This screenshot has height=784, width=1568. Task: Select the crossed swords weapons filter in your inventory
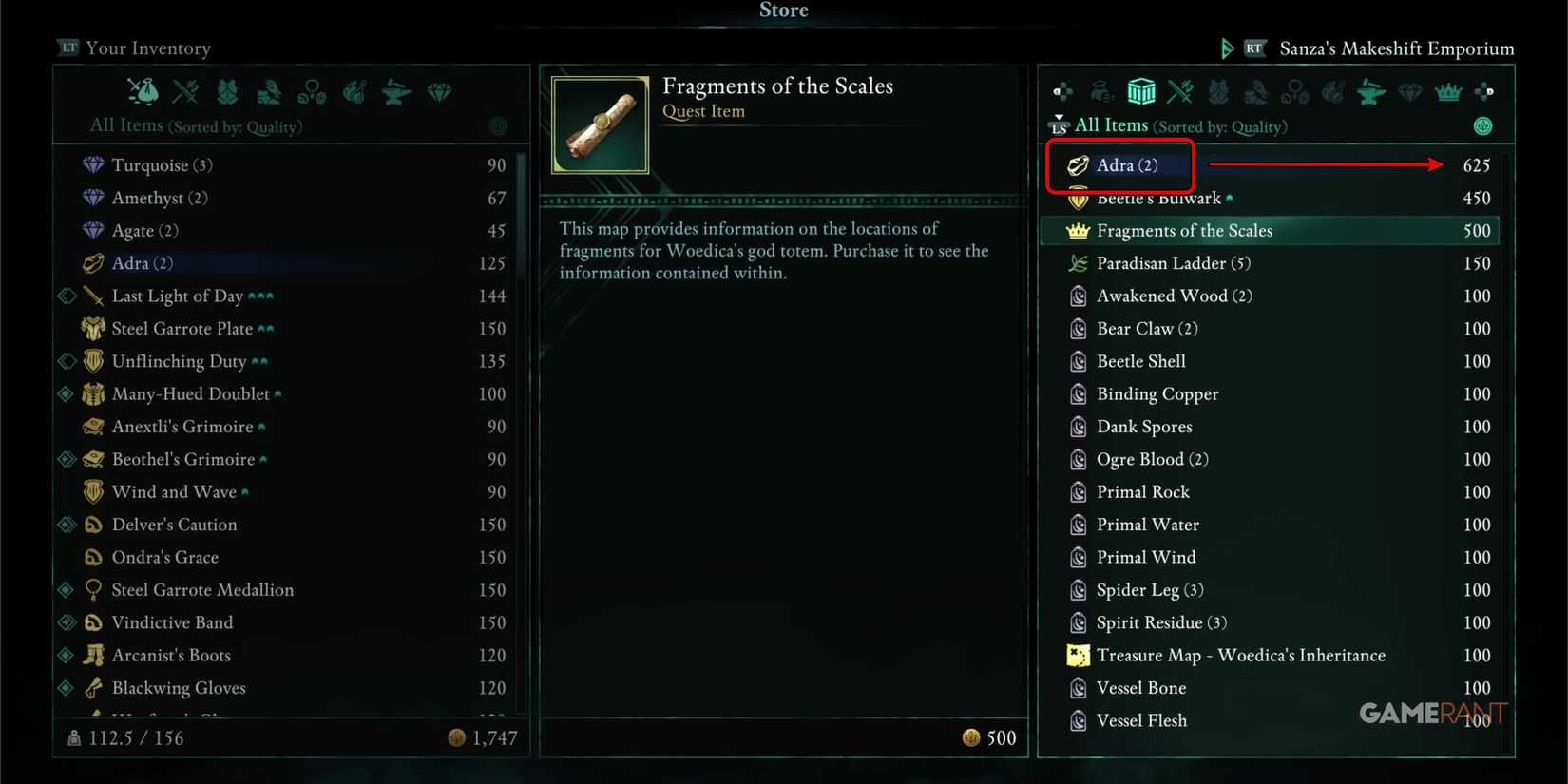click(x=185, y=91)
